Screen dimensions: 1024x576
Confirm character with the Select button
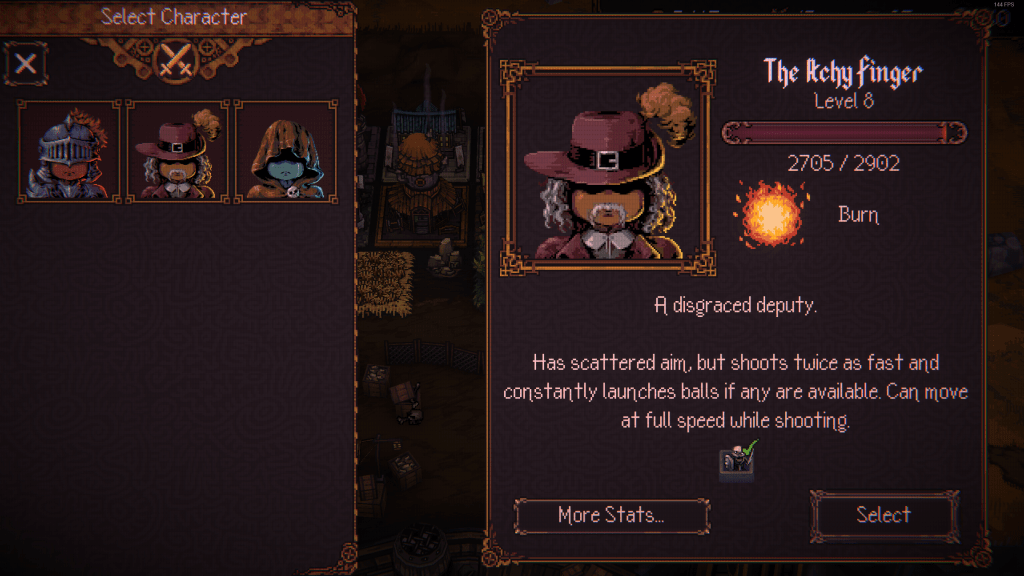[x=883, y=515]
